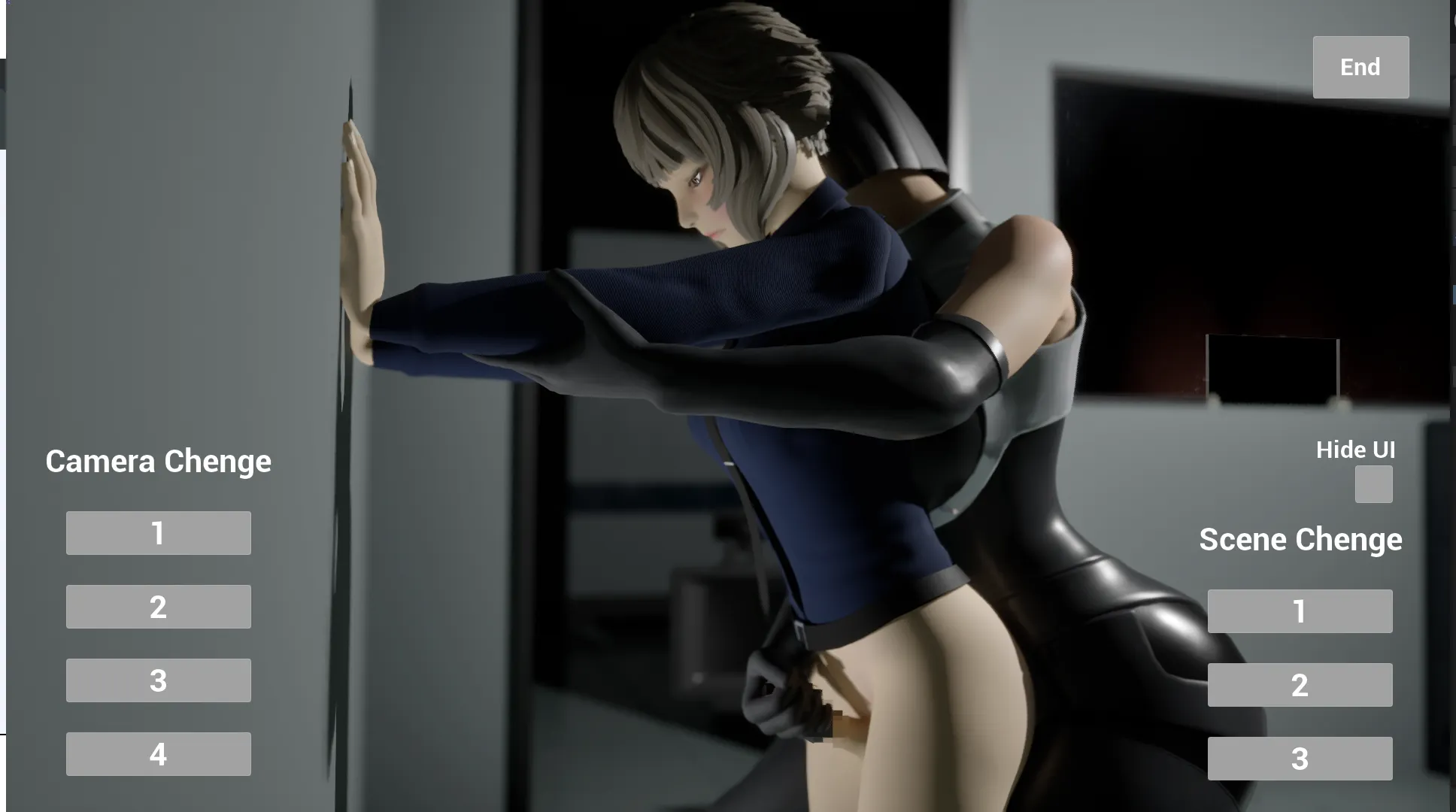This screenshot has width=1456, height=812.
Task: Choose the first camera option
Action: [x=158, y=533]
